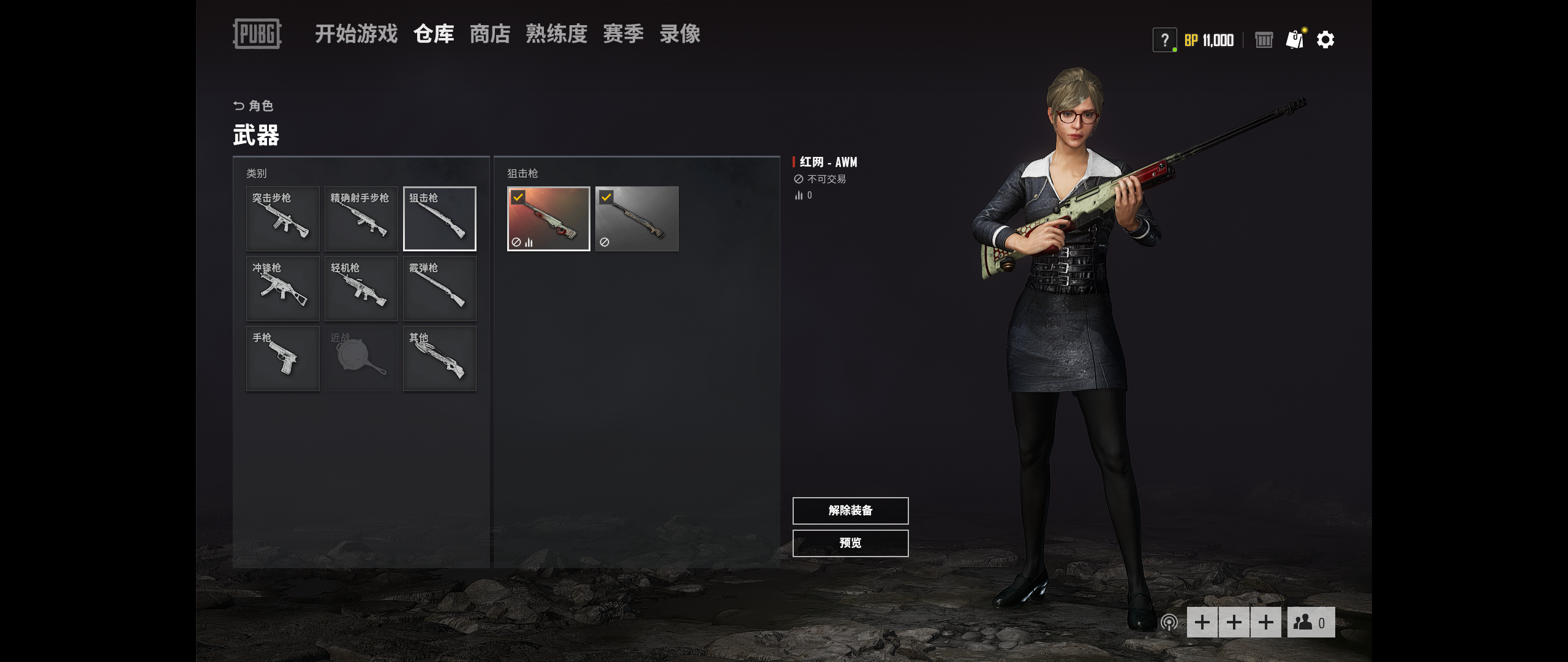Select the red 红网 AWM skin
The height and width of the screenshot is (662, 1568).
point(548,219)
